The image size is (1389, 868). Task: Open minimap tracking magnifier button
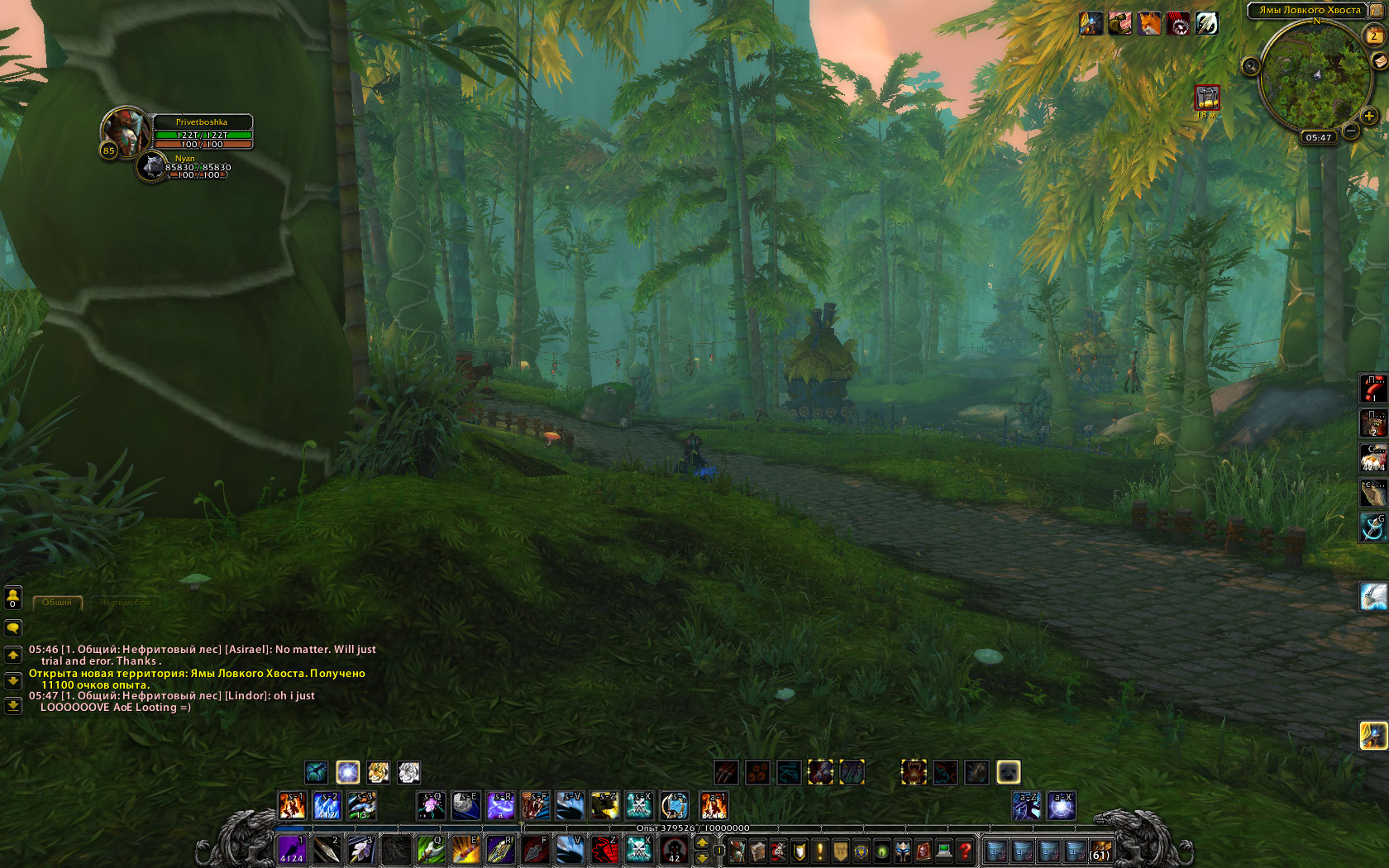(1251, 65)
